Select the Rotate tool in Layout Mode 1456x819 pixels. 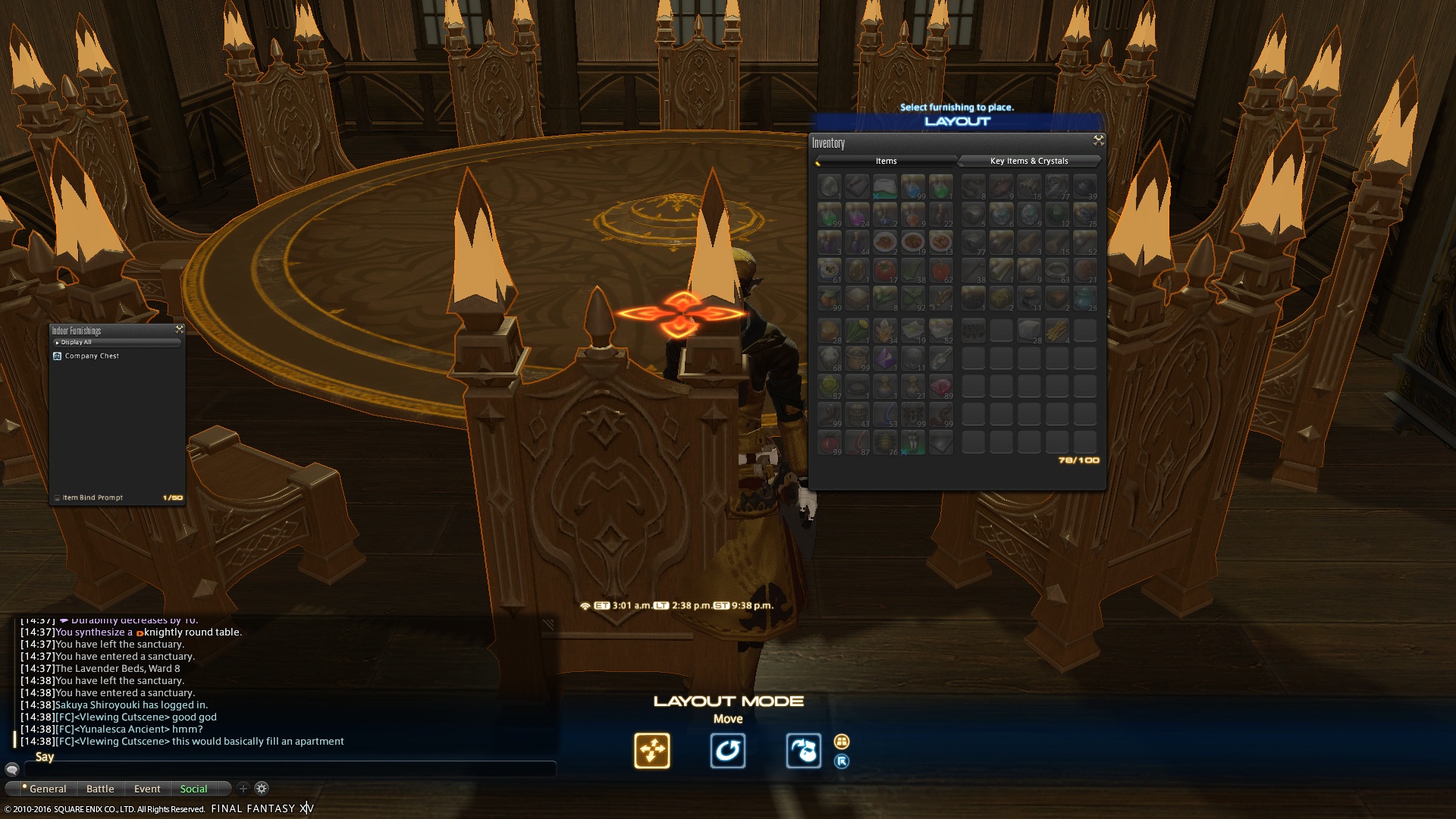point(727,750)
